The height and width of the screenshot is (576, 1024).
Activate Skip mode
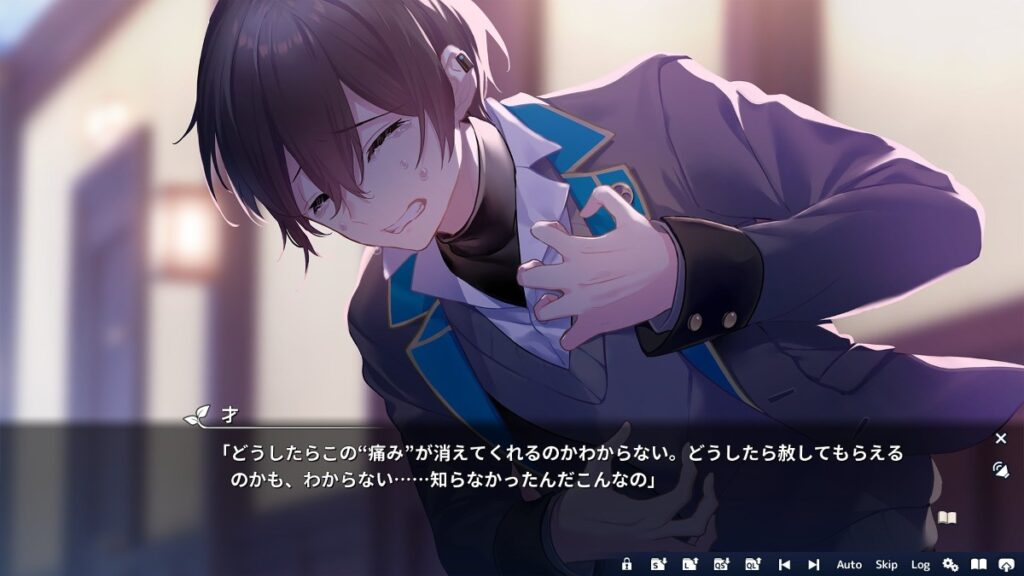click(886, 565)
